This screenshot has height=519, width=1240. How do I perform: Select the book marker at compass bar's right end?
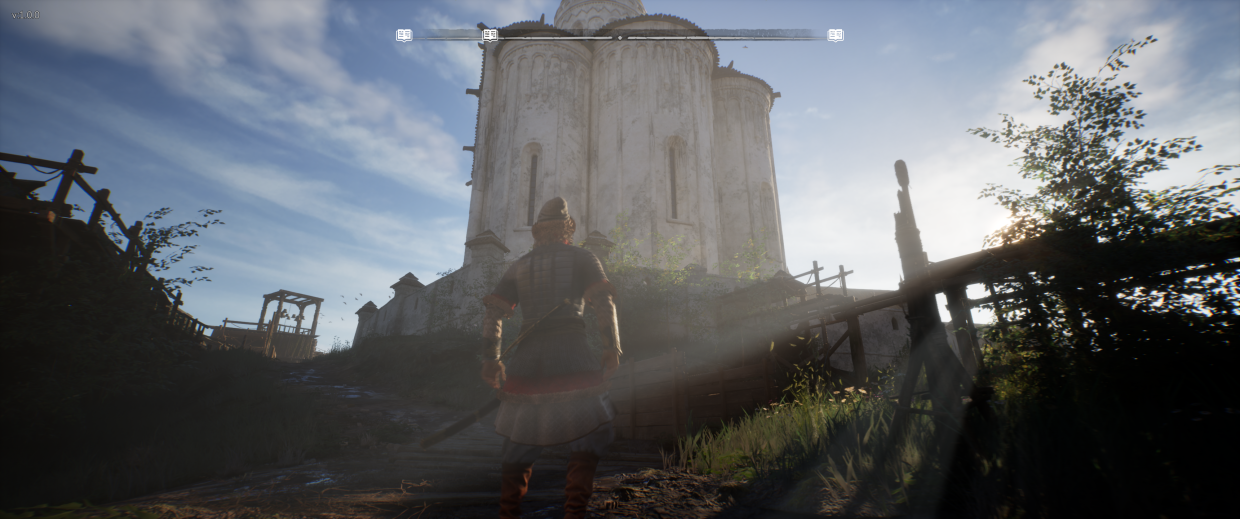tap(835, 35)
